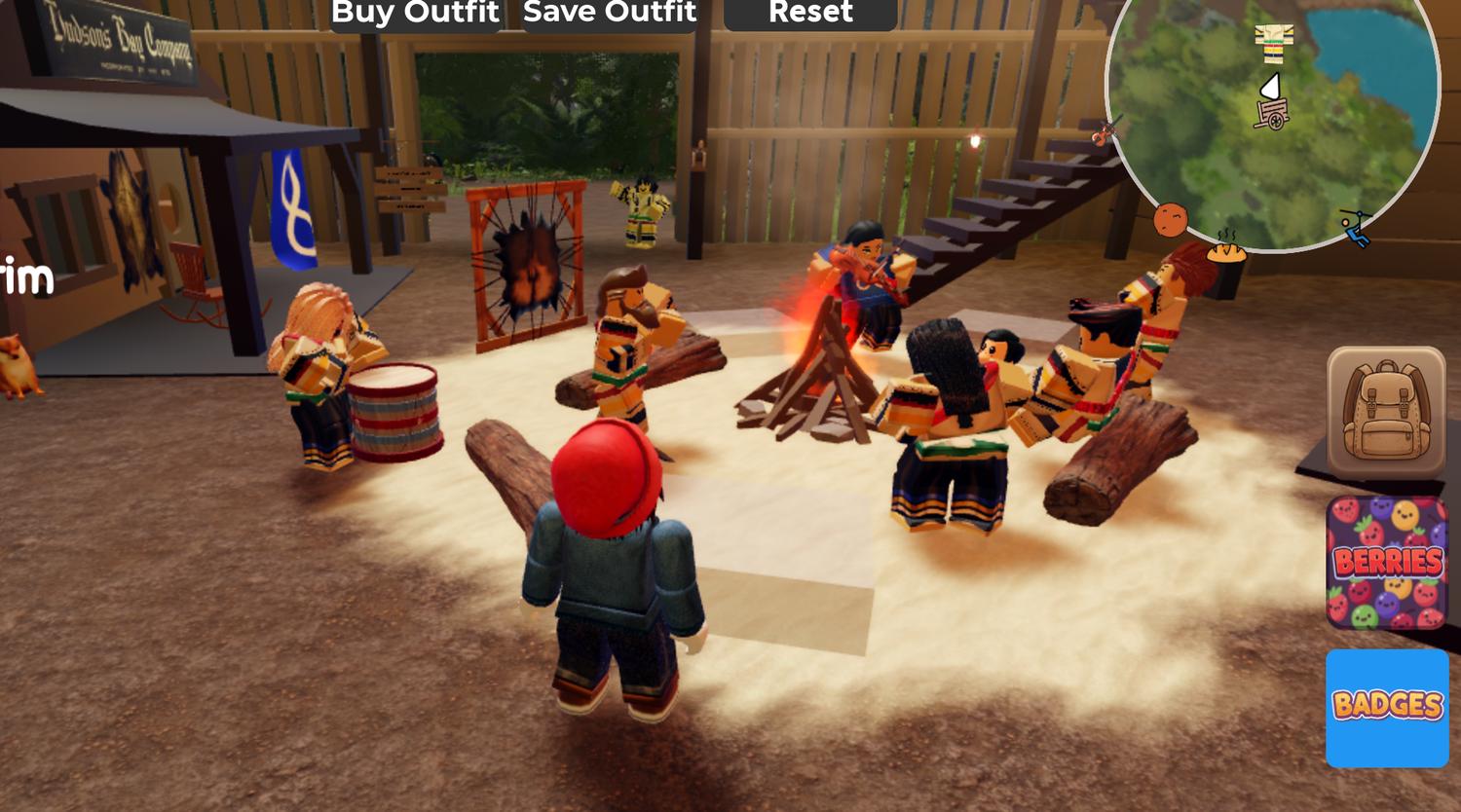Select the fiddle marker at the minimap edge
Screen dimensions: 1461x812
(1106, 130)
